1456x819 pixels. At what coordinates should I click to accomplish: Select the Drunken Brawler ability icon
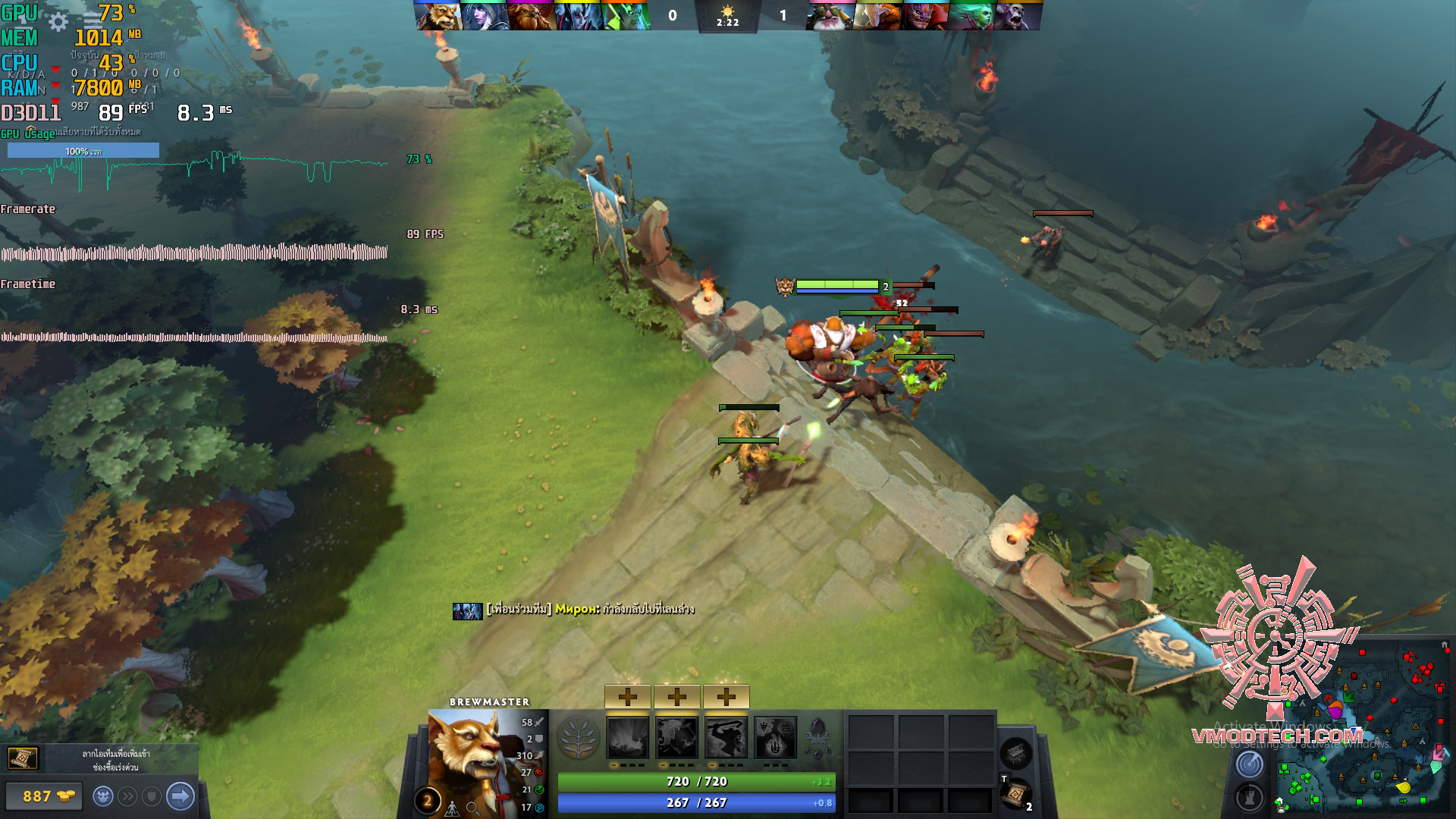(726, 737)
